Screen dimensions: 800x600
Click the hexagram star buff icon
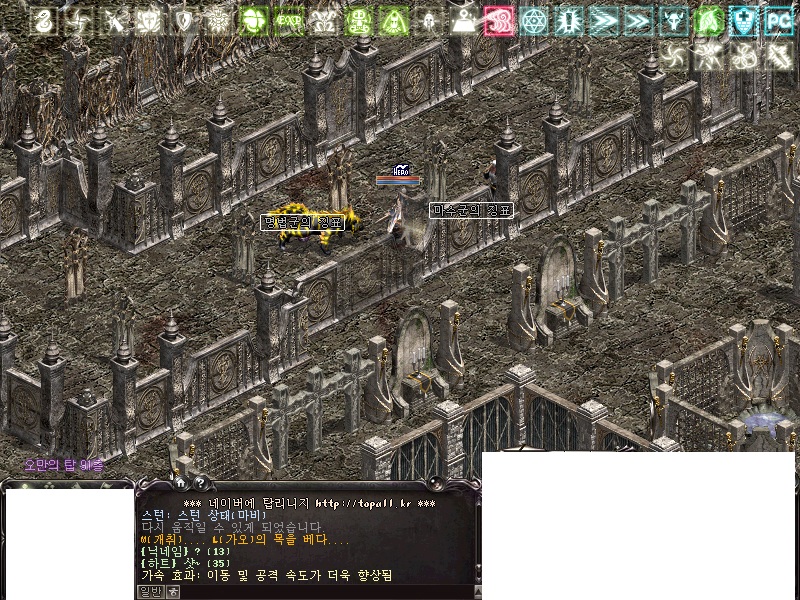click(x=534, y=20)
